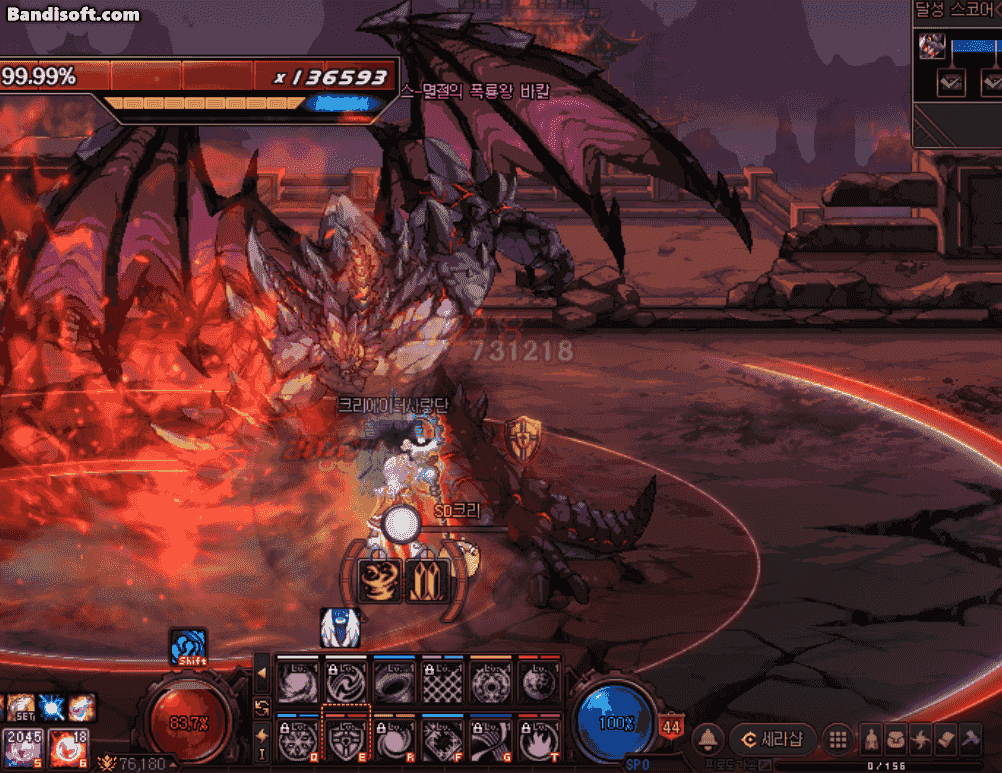Image resolution: width=1002 pixels, height=773 pixels.
Task: Open the grid menu button
Action: 838,740
